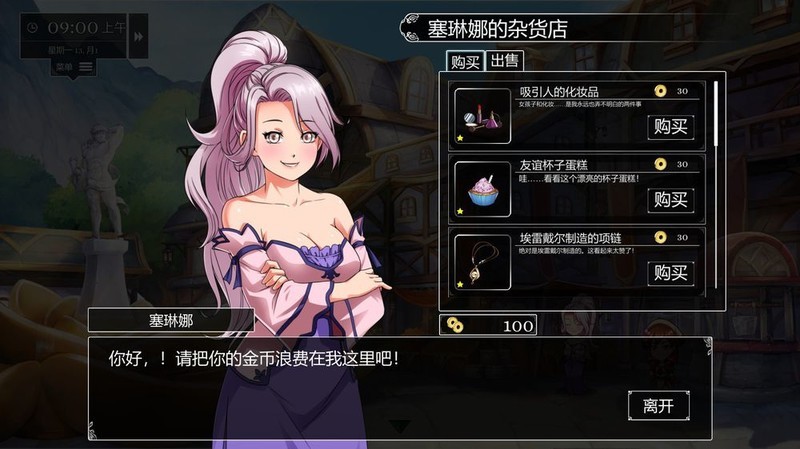Image resolution: width=800 pixels, height=449 pixels.
Task: Leave the shop with 离开 button
Action: (658, 405)
